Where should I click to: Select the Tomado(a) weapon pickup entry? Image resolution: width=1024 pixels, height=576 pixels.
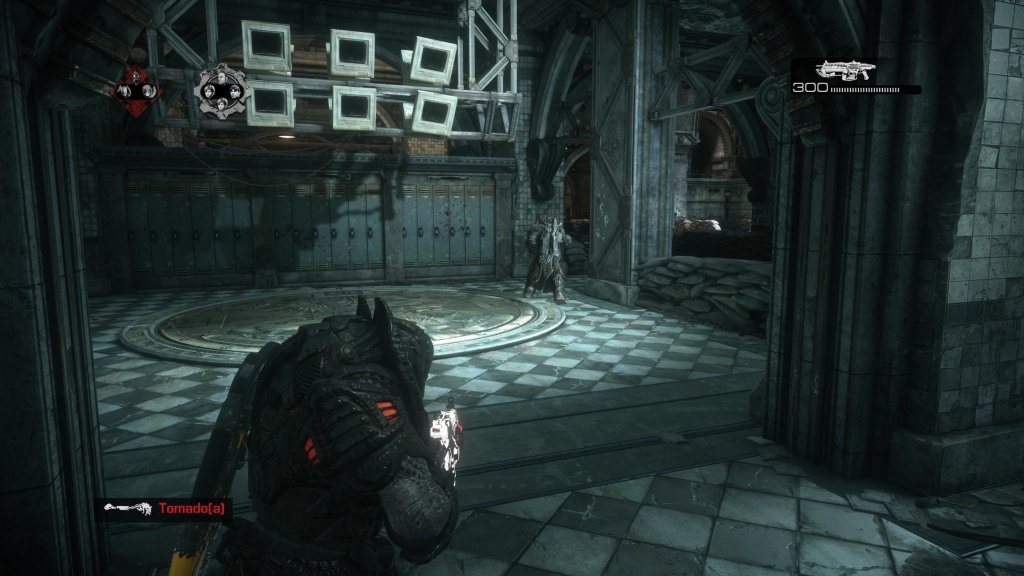(x=165, y=508)
